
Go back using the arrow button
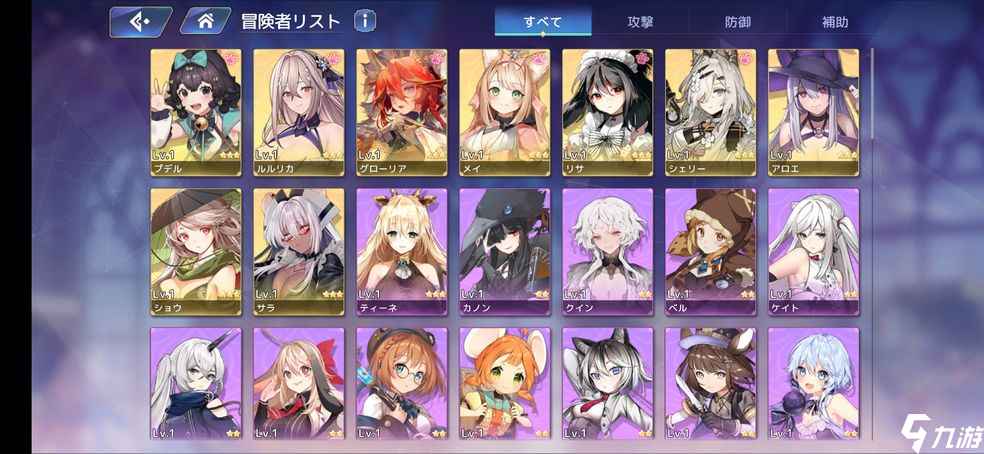click(x=140, y=20)
